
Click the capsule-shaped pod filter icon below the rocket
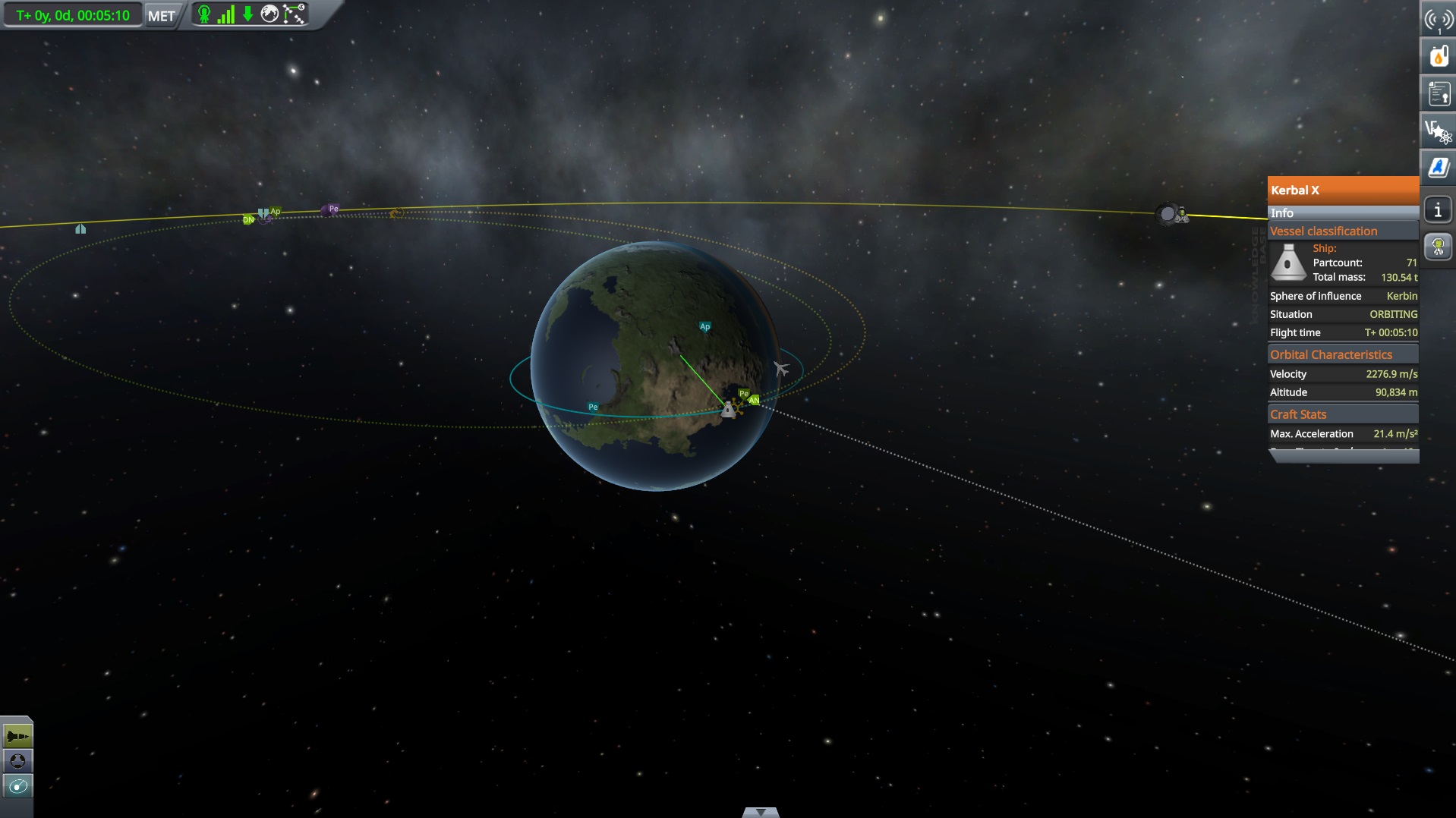pos(17,760)
